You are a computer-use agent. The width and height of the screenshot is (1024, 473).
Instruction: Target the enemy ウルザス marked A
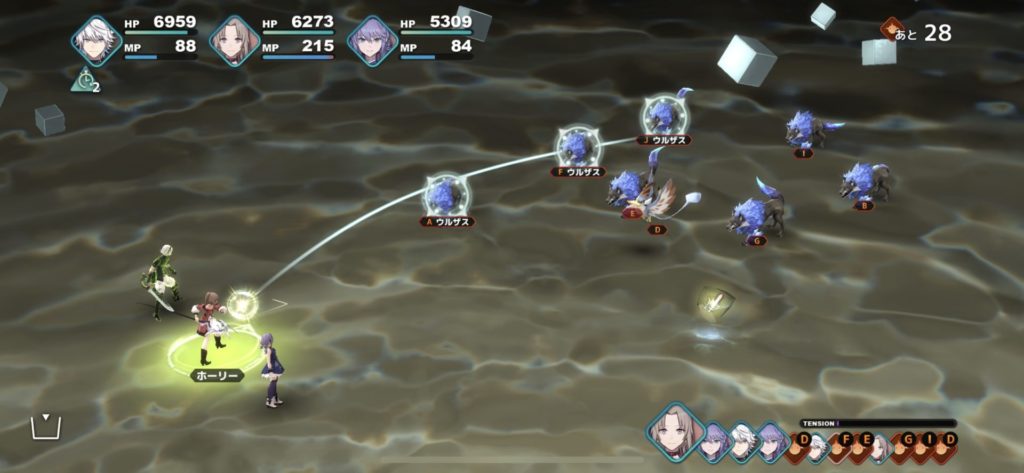tap(445, 195)
